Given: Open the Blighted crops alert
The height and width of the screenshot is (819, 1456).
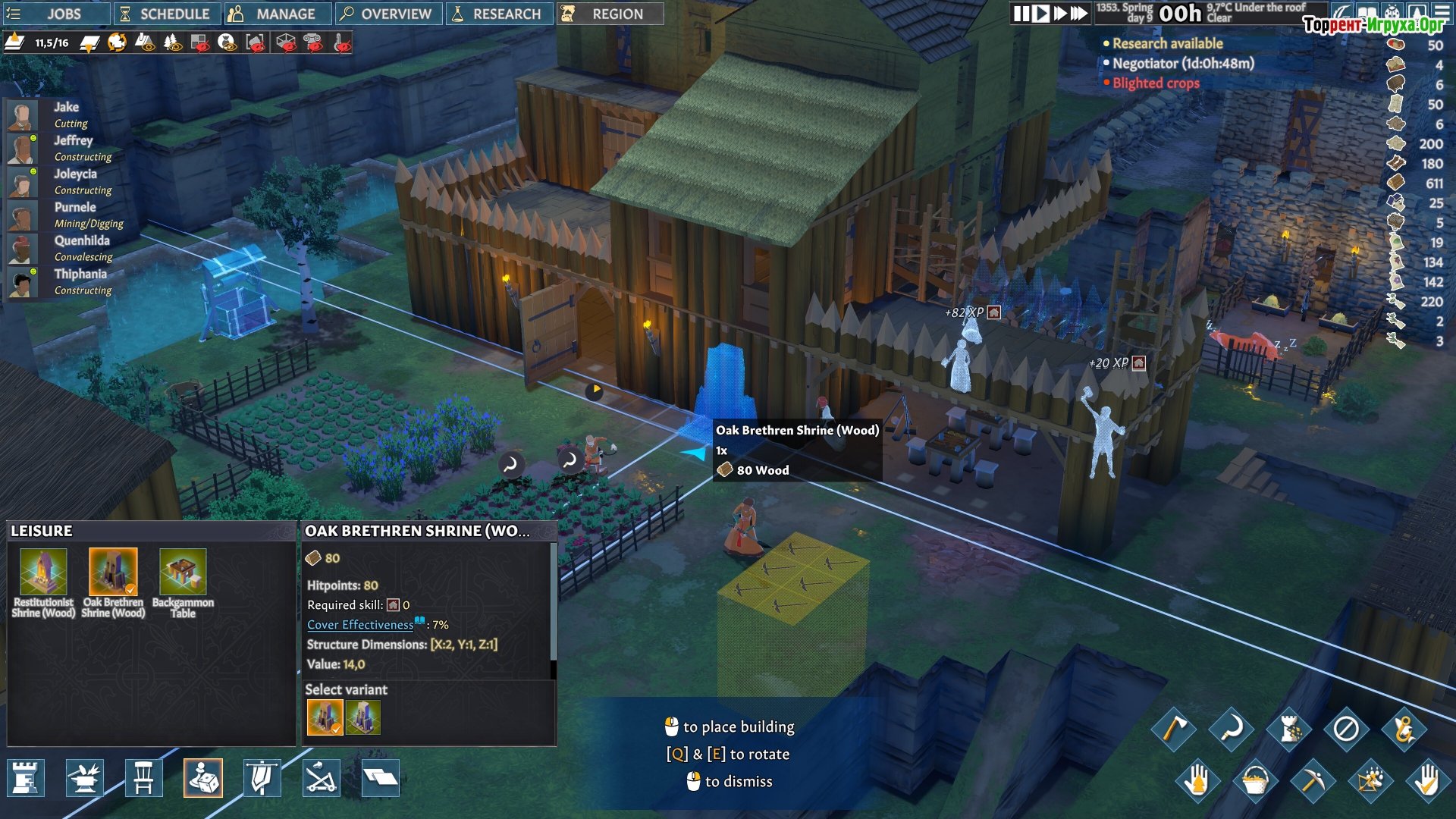Looking at the screenshot, I should coord(1156,83).
